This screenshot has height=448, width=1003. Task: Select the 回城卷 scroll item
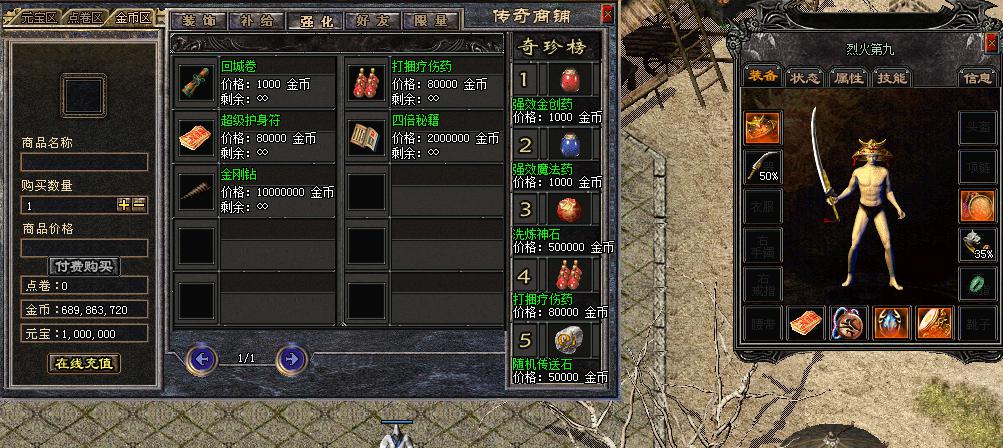click(196, 80)
